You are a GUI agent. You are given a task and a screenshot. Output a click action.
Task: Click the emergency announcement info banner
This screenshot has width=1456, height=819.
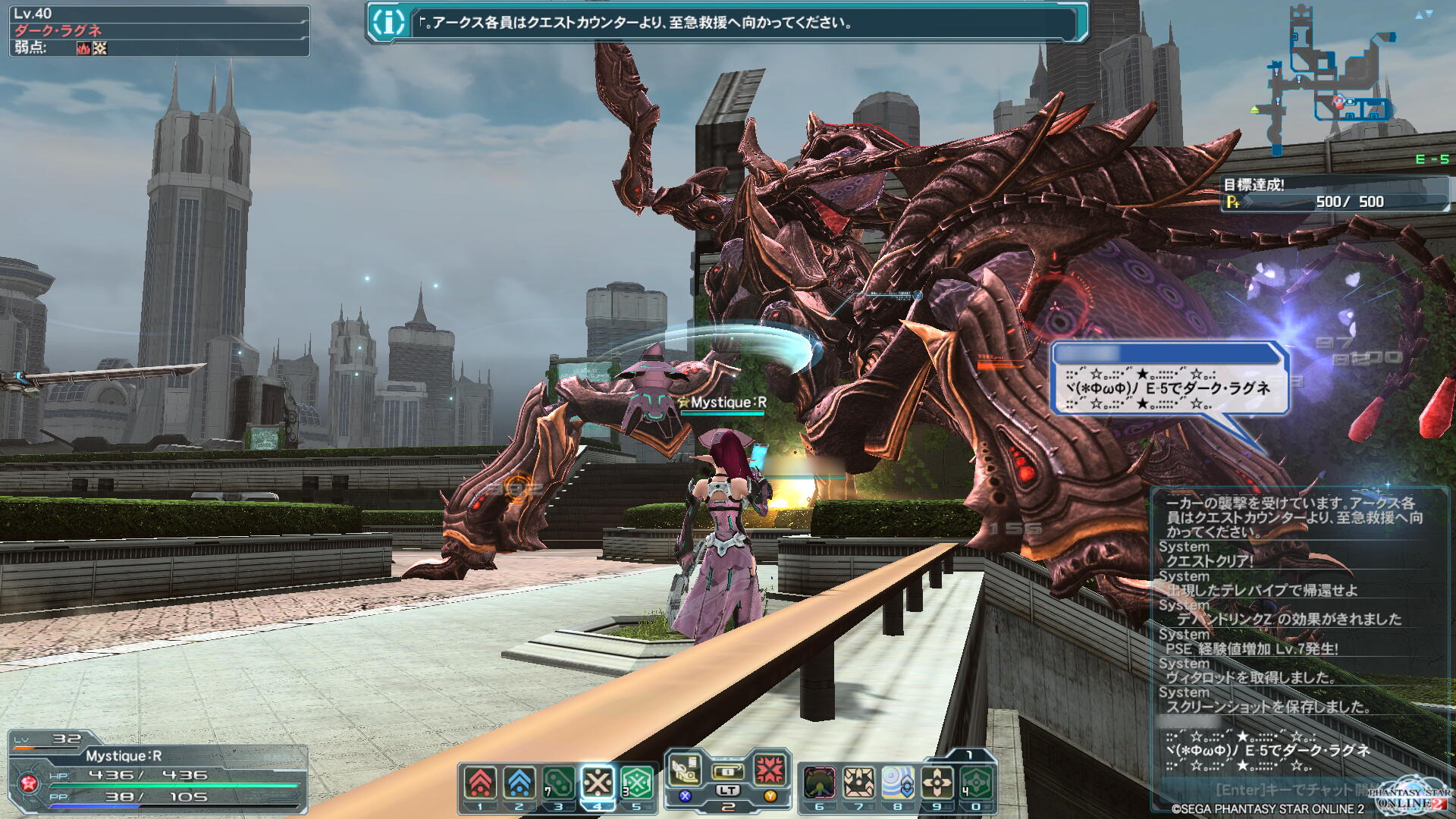point(726,23)
